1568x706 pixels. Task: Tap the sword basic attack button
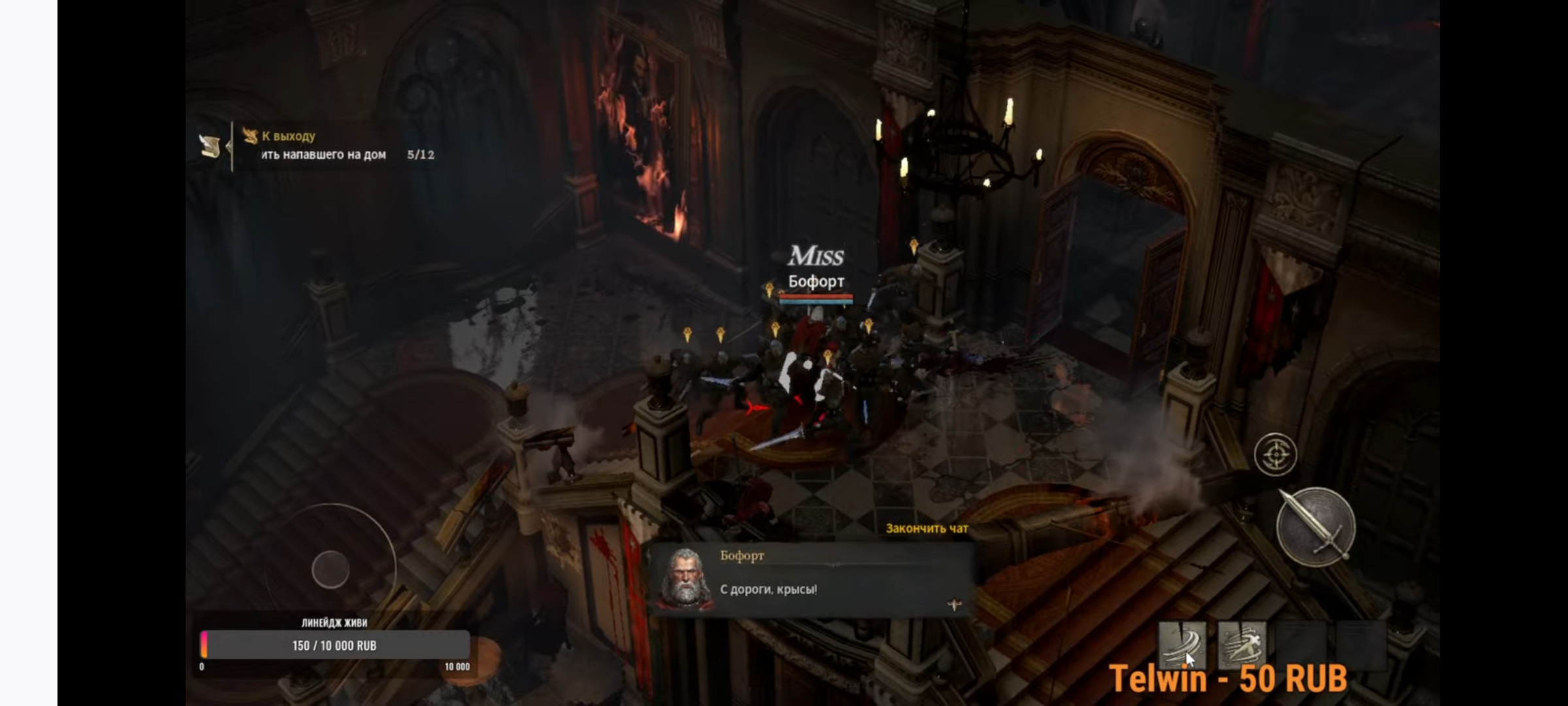coord(1315,527)
